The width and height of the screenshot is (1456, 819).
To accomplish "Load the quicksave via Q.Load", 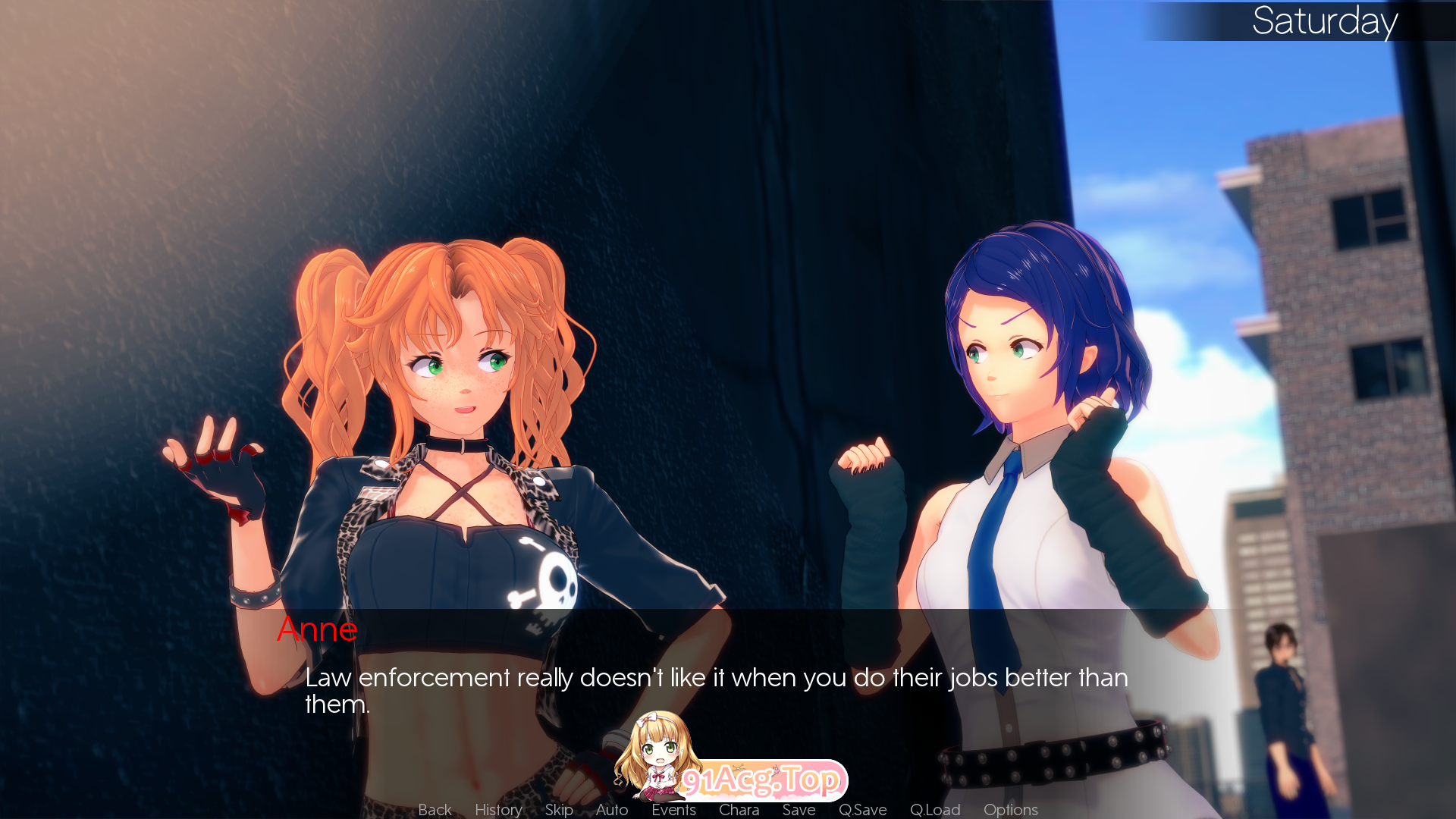I will click(935, 810).
